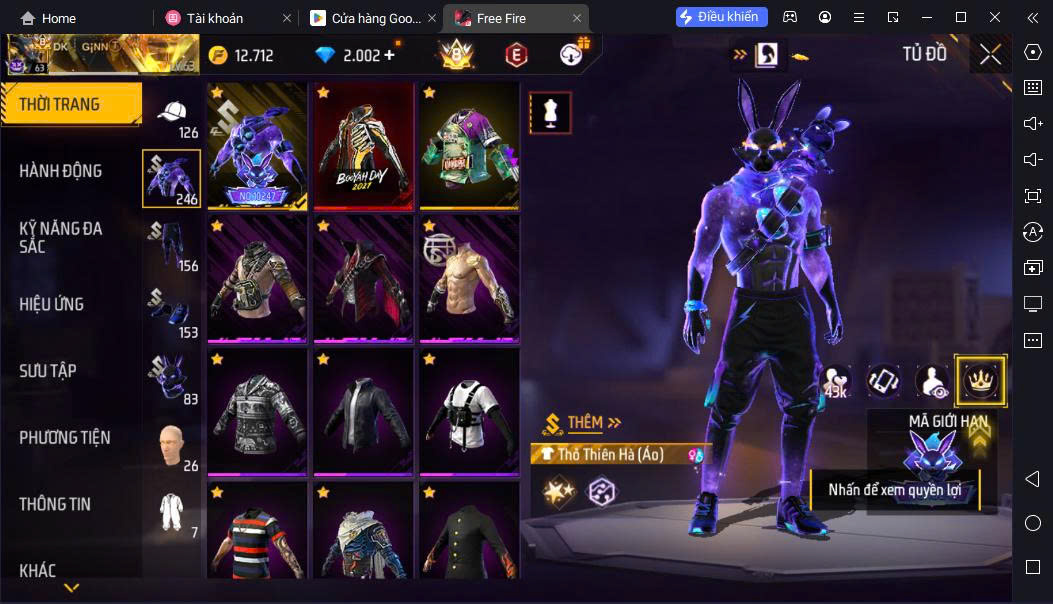The image size is (1053, 604).
Task: Select the gold crown icon button
Action: tap(980, 380)
